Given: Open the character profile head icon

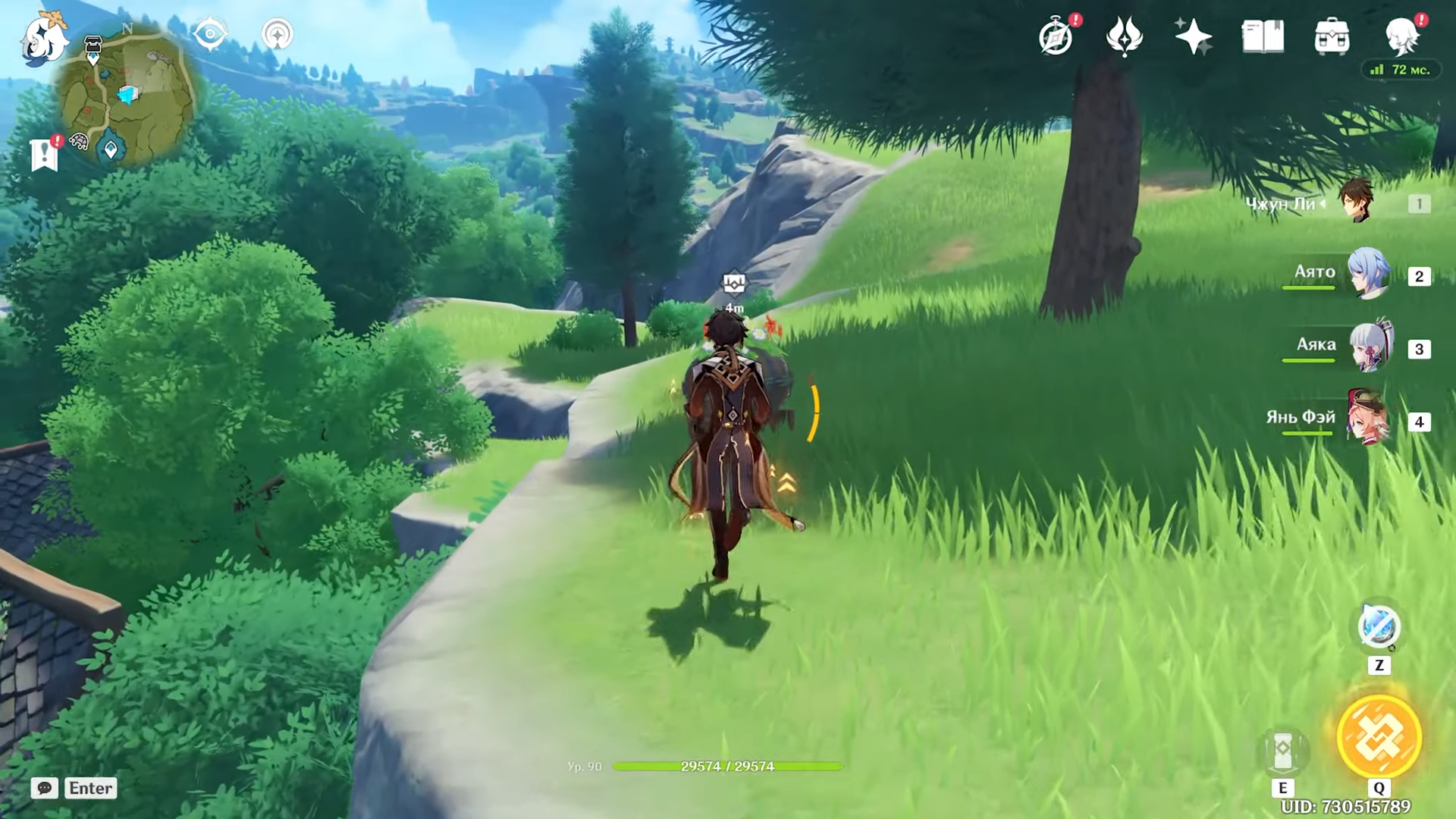Looking at the screenshot, I should pyautogui.click(x=1401, y=36).
